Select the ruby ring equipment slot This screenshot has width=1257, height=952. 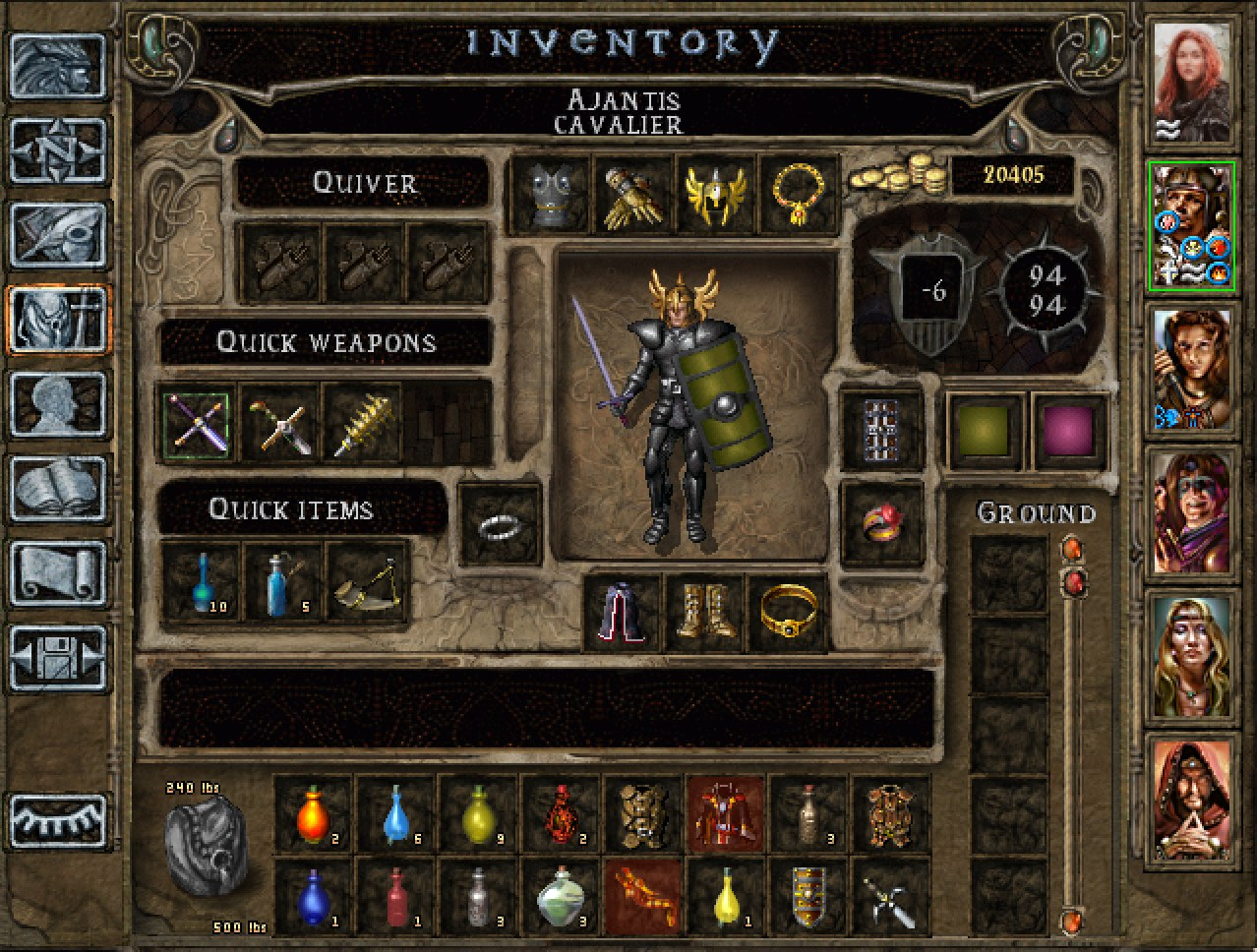pyautogui.click(x=882, y=524)
